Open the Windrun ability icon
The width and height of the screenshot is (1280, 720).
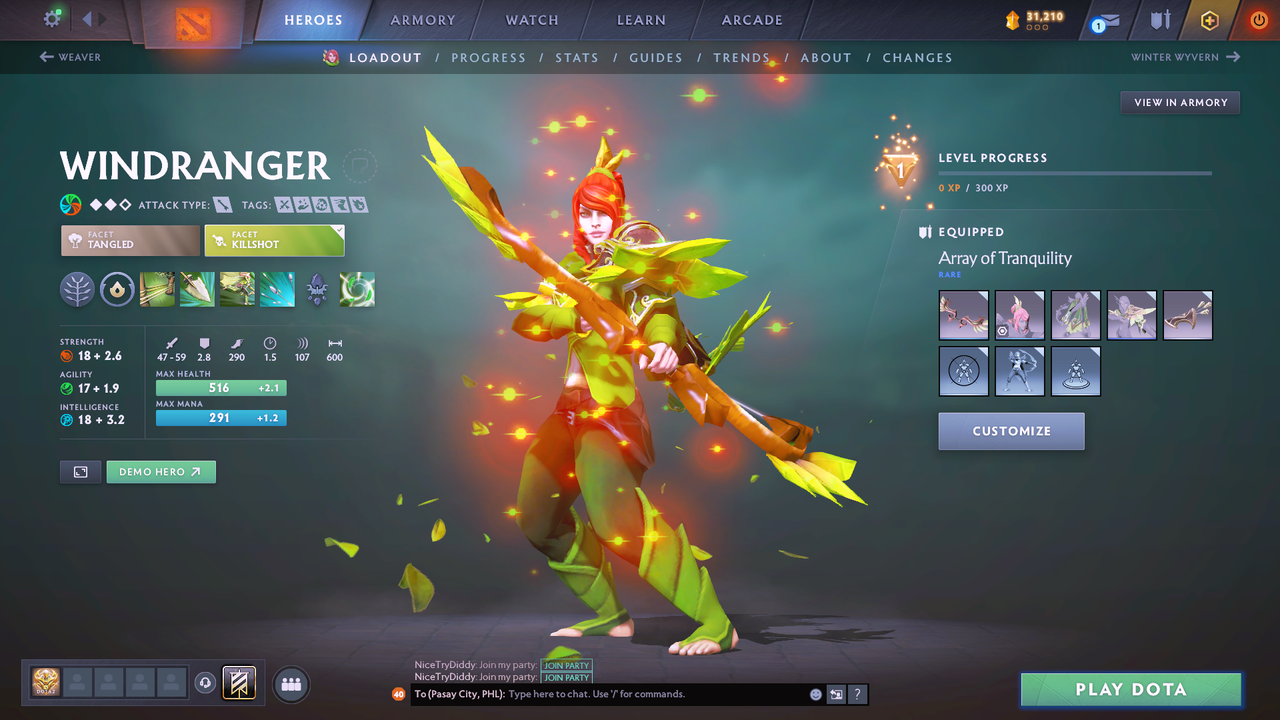[x=237, y=289]
